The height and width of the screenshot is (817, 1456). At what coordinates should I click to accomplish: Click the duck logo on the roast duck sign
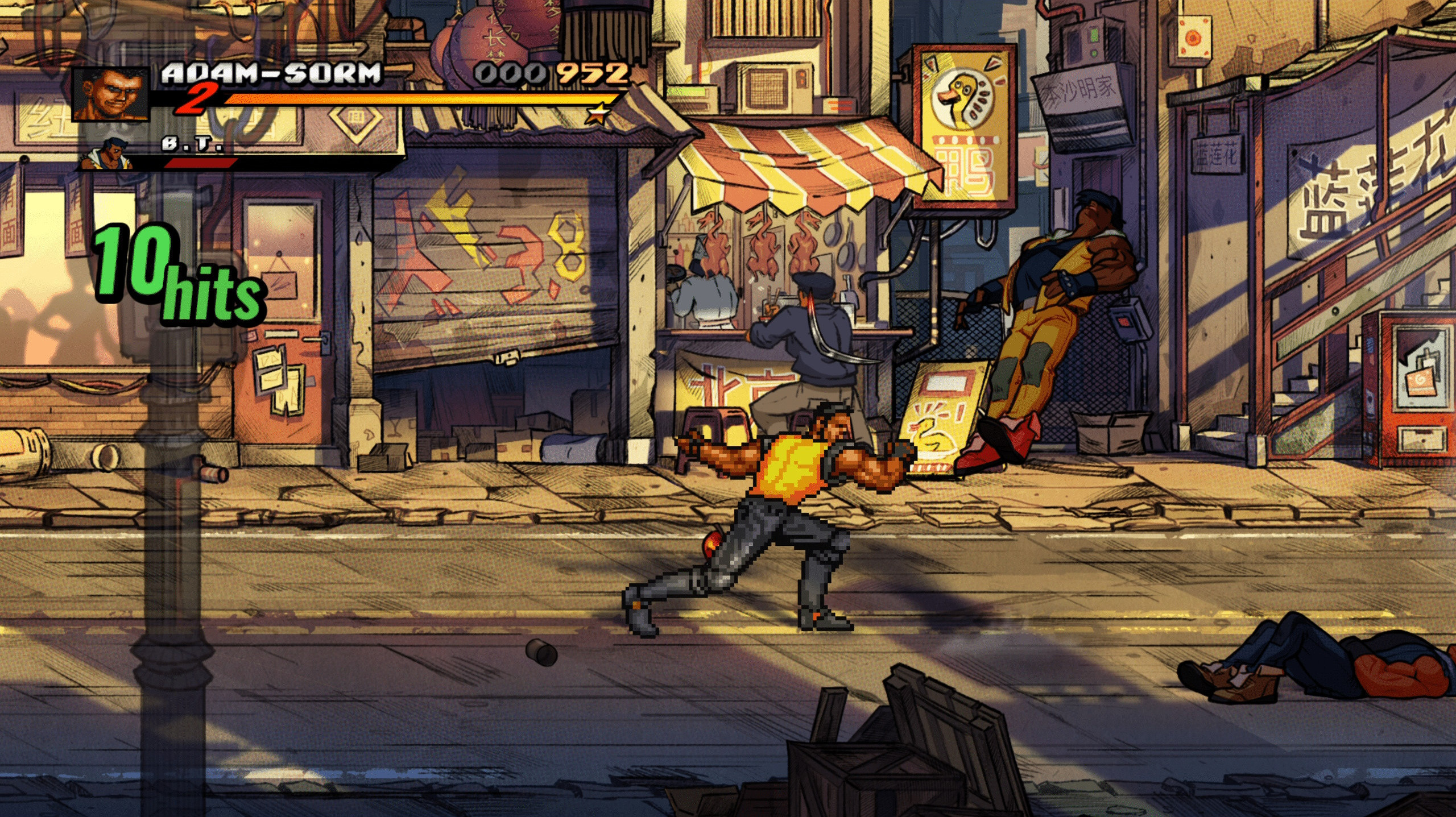coord(961,98)
